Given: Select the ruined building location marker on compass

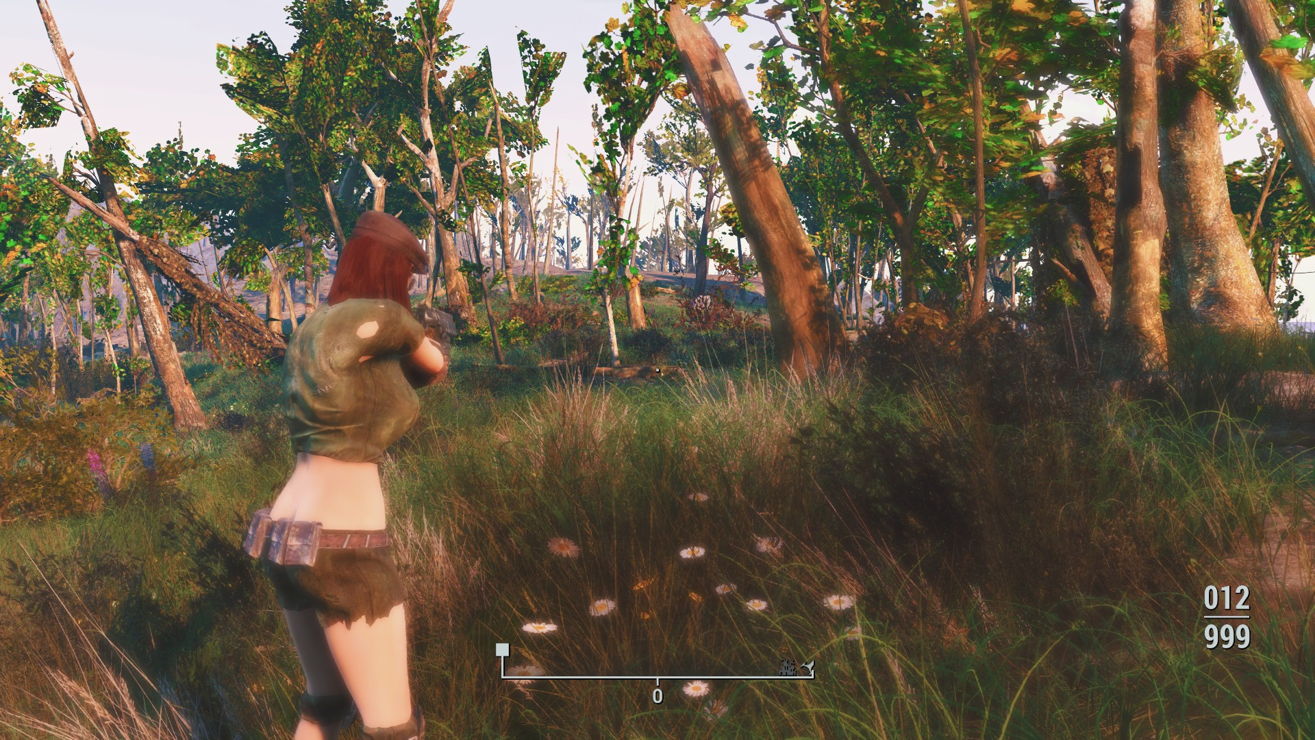Looking at the screenshot, I should (x=788, y=667).
